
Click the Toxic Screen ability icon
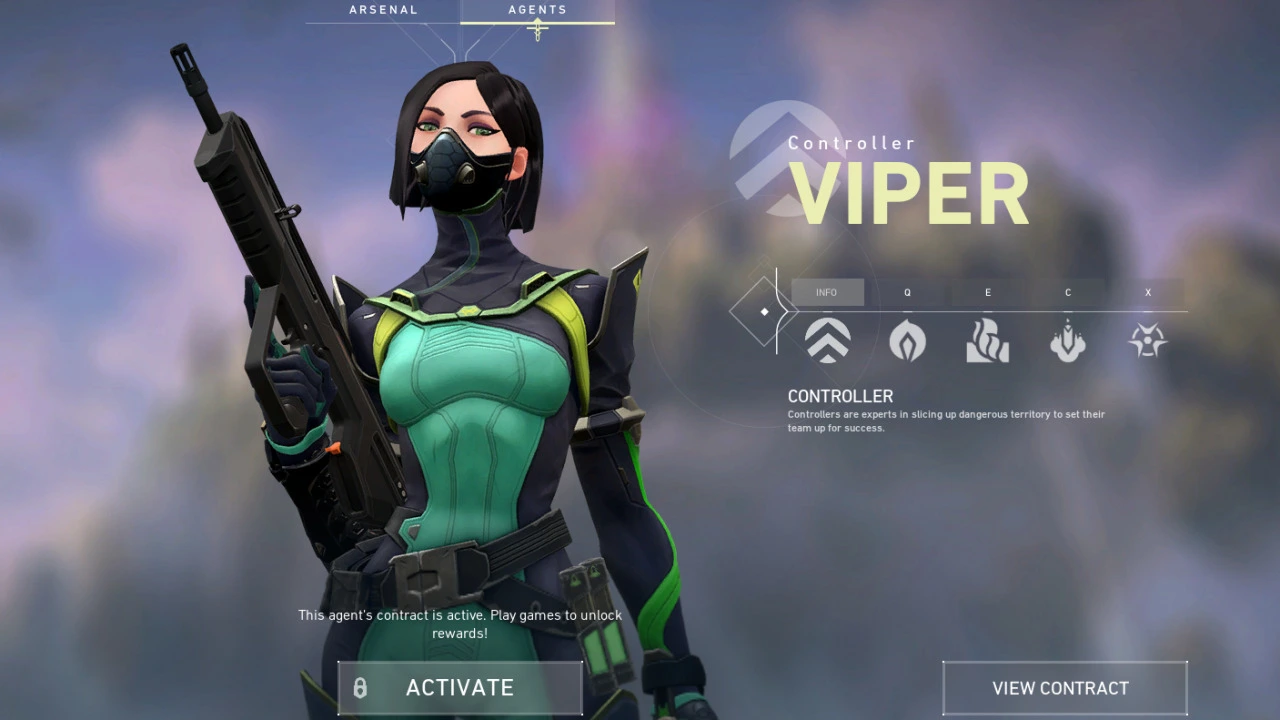(988, 341)
